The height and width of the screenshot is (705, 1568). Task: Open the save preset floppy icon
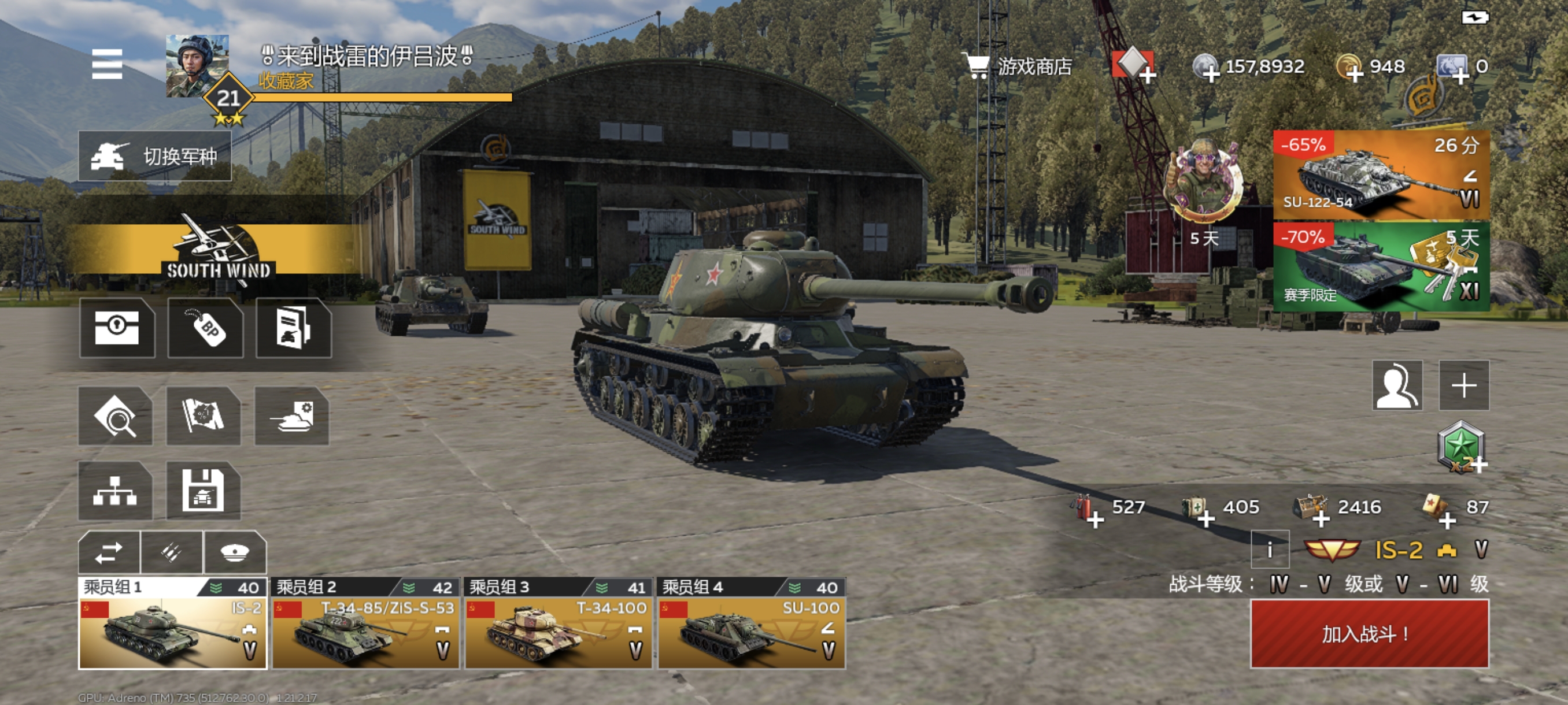coord(204,491)
